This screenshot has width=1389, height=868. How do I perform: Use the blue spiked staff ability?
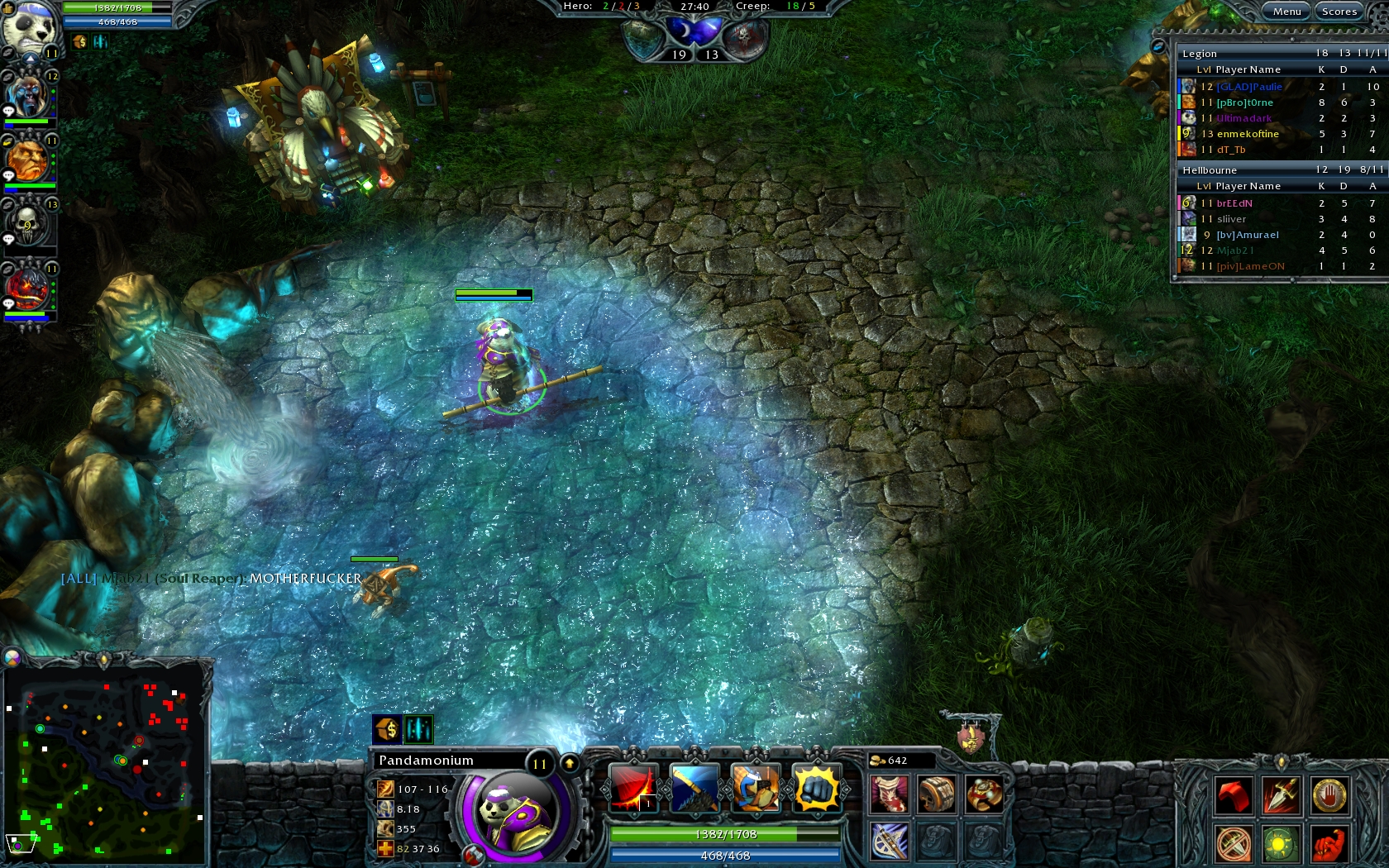pos(694,788)
